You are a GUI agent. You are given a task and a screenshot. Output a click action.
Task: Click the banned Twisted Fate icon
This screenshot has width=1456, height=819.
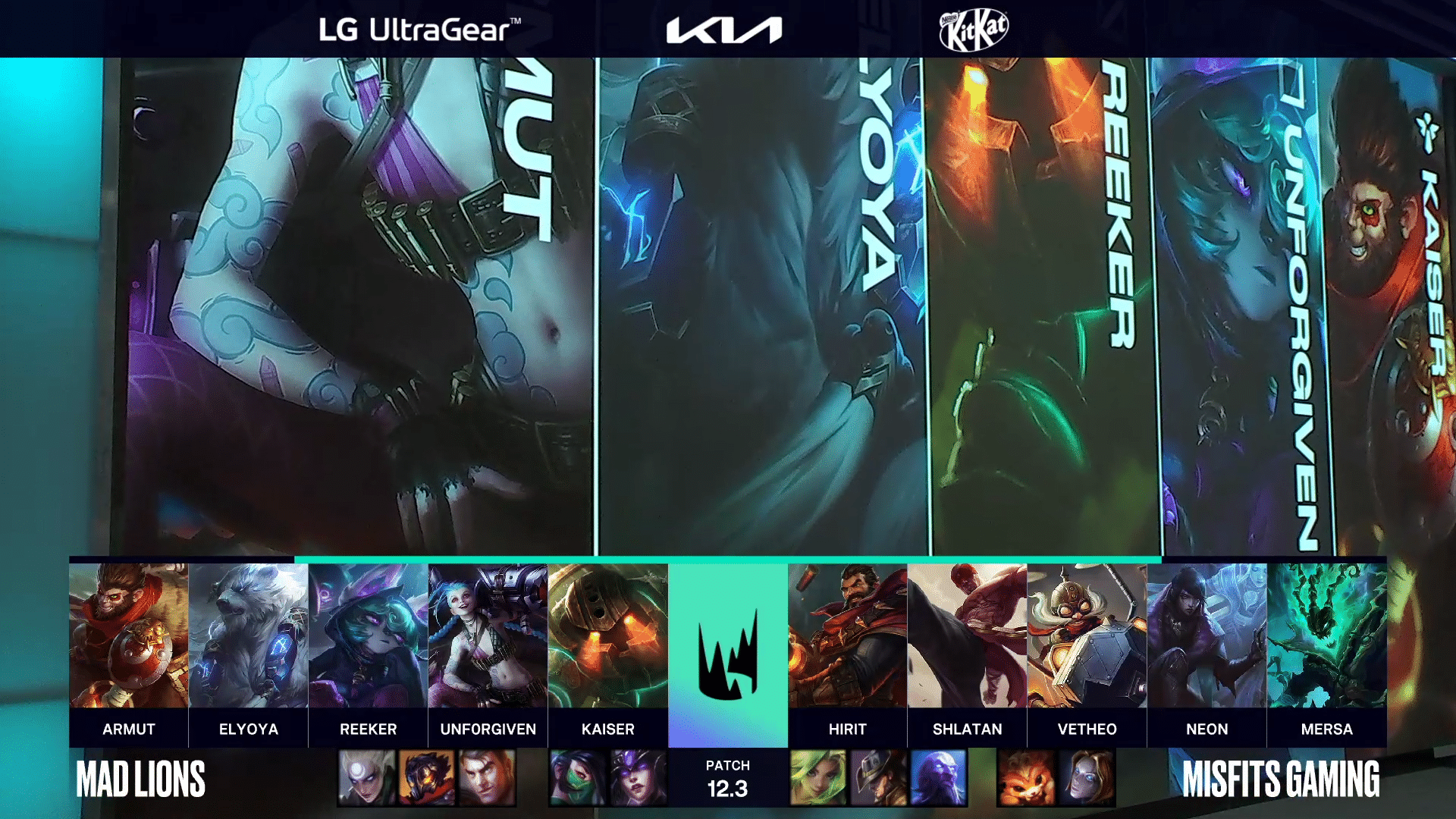tap(878, 778)
